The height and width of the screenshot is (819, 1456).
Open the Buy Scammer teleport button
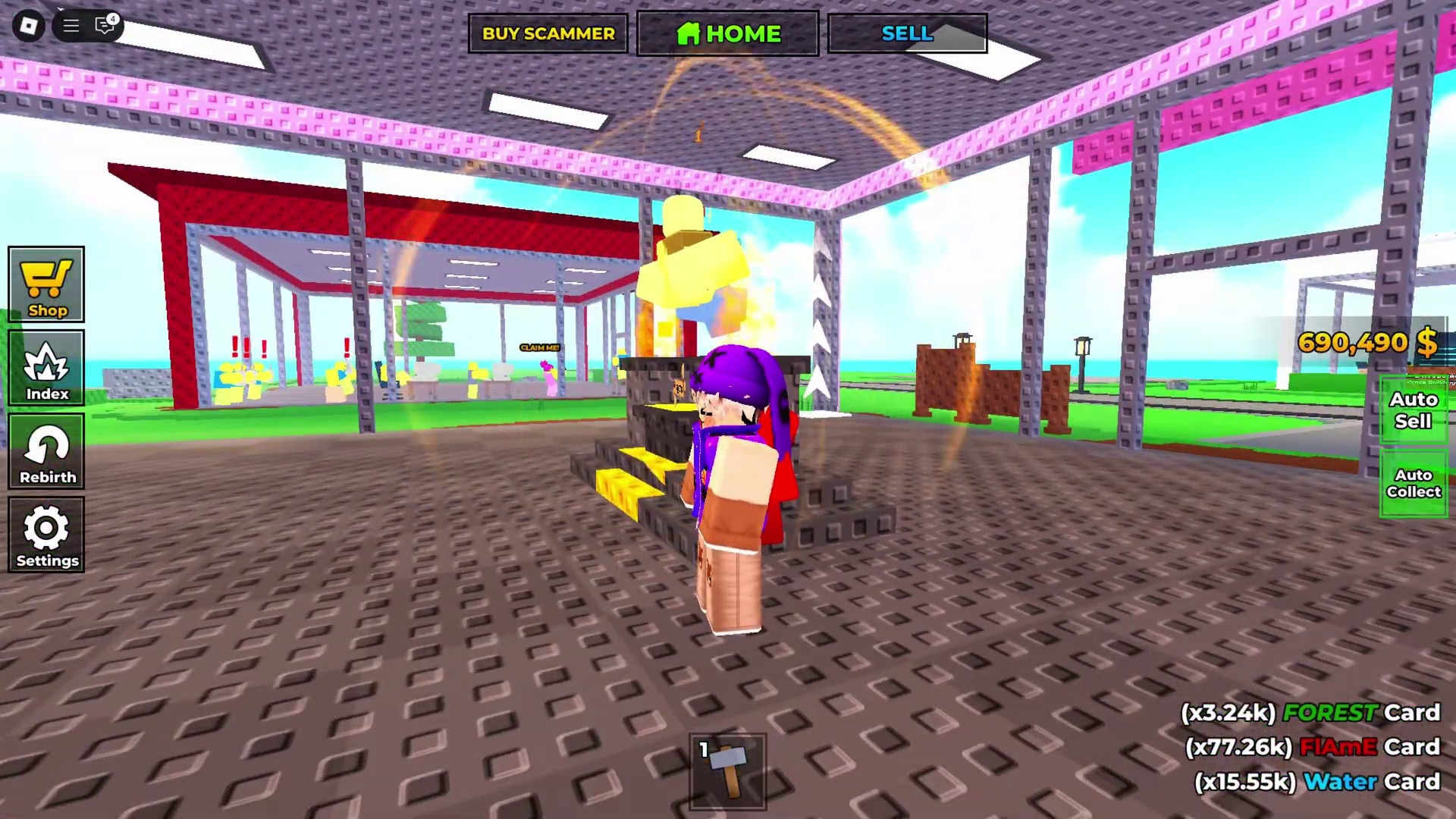548,33
